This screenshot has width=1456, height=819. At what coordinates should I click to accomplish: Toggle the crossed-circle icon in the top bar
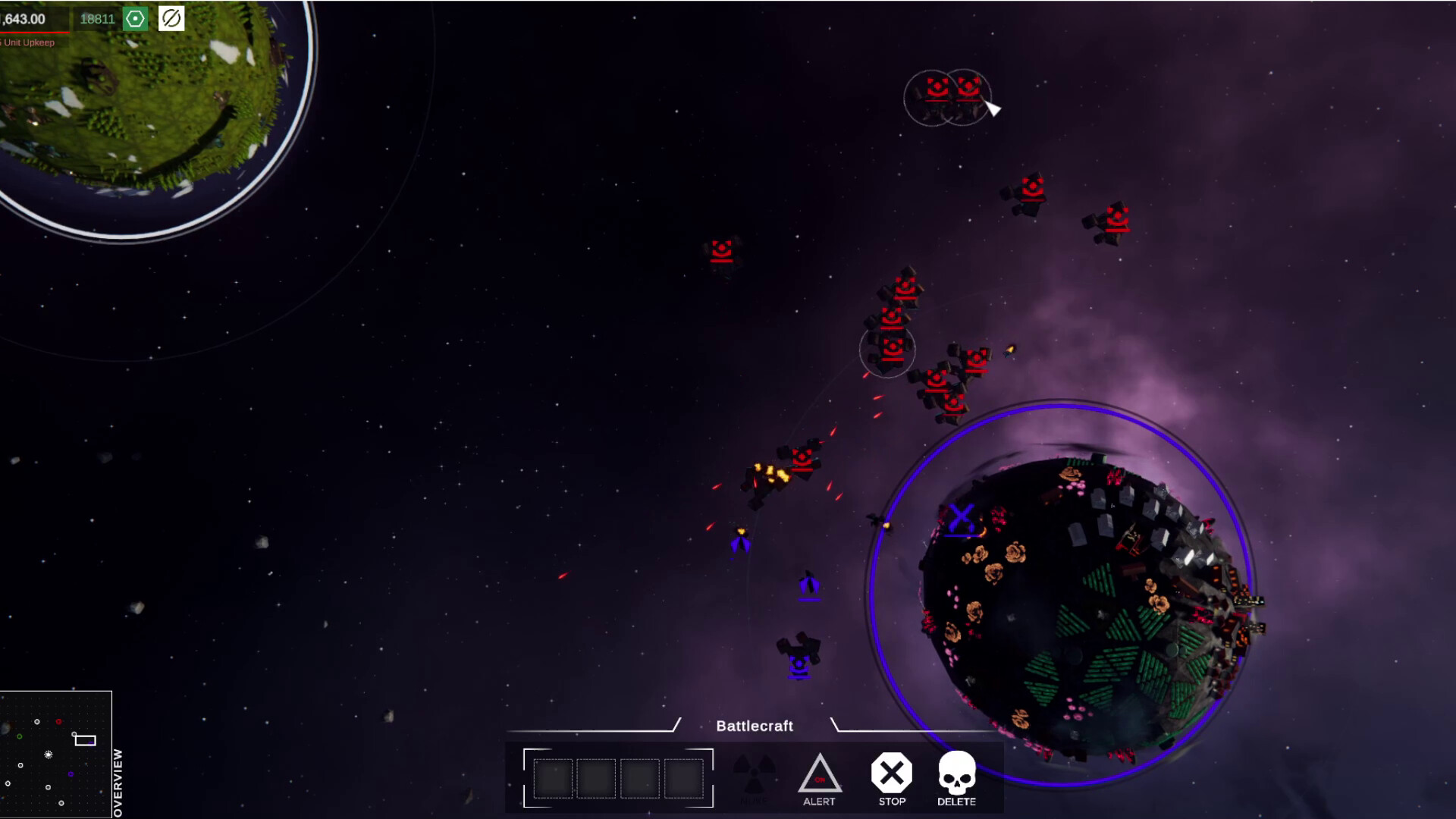click(x=170, y=19)
